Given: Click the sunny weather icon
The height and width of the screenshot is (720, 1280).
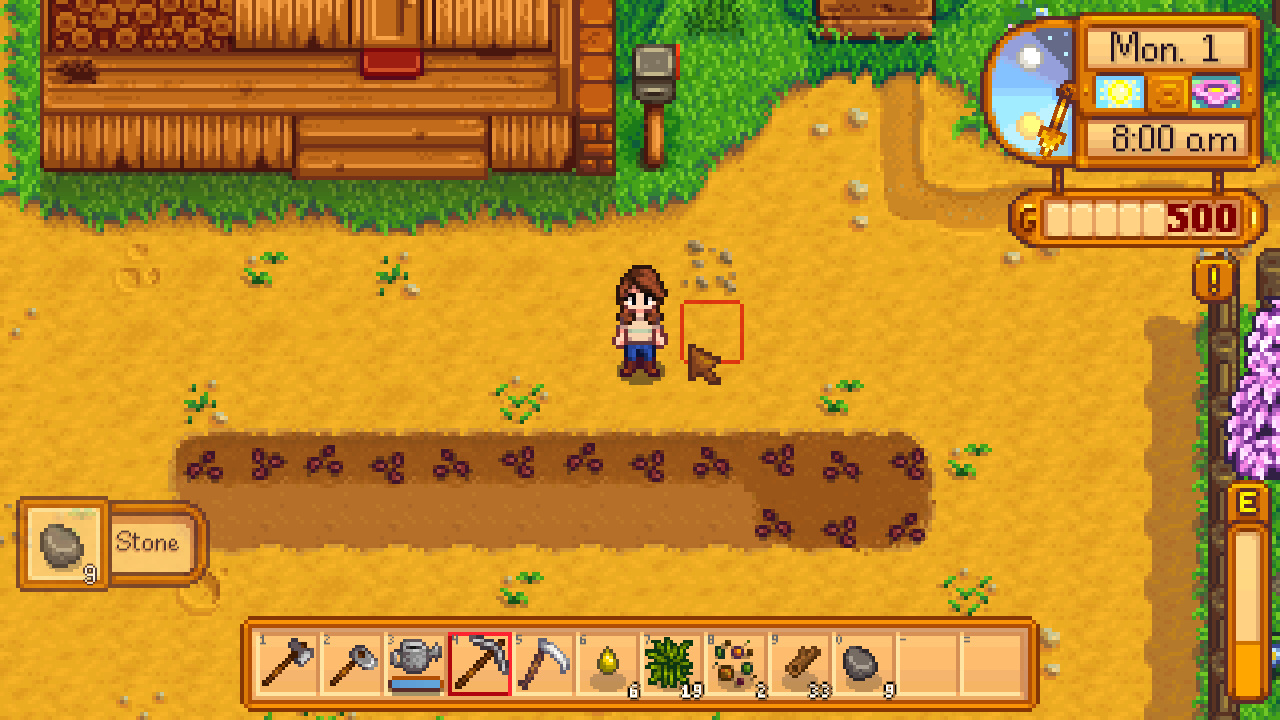Looking at the screenshot, I should (1118, 93).
